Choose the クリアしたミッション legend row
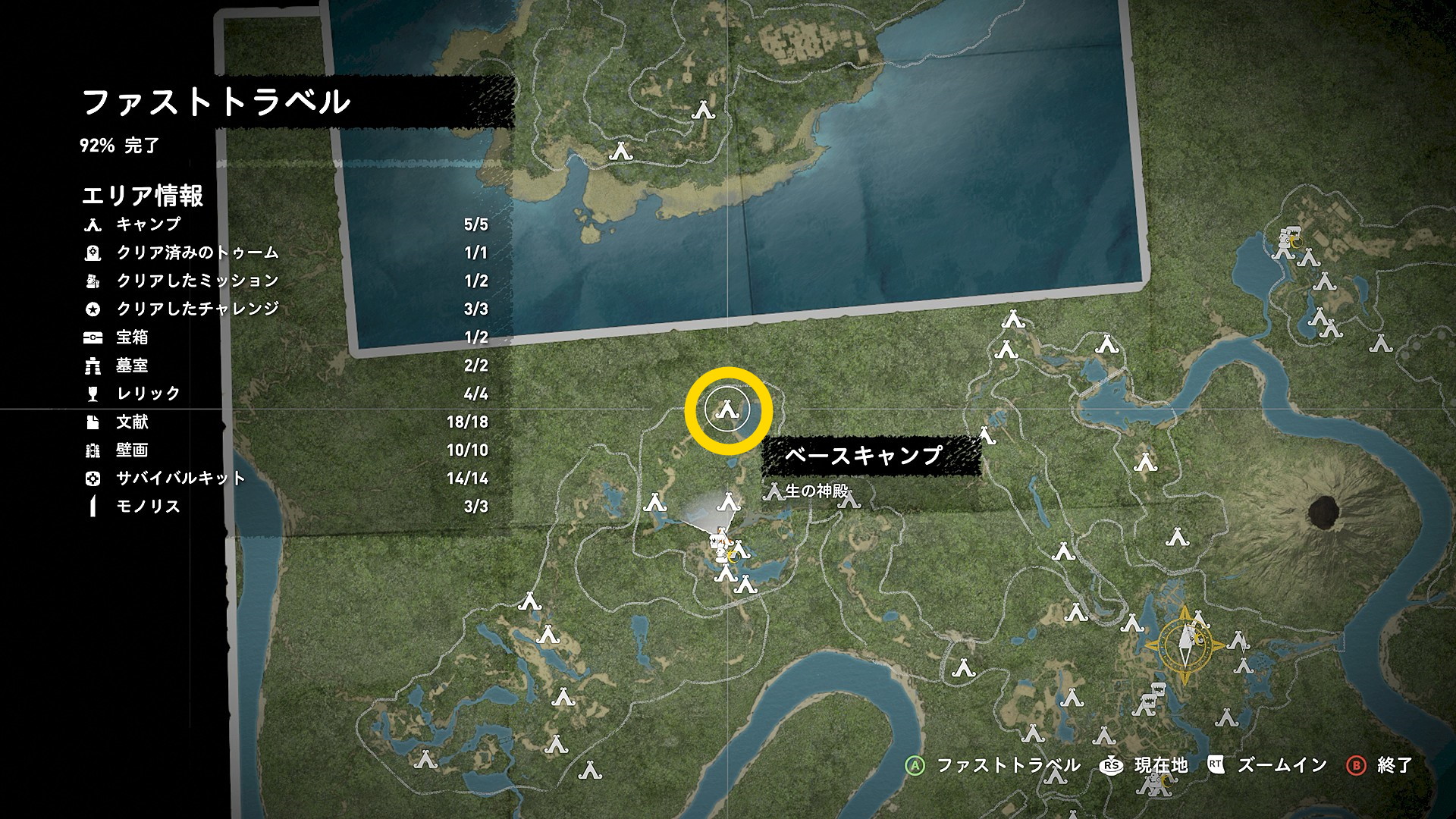This screenshot has height=819, width=1456. click(197, 281)
